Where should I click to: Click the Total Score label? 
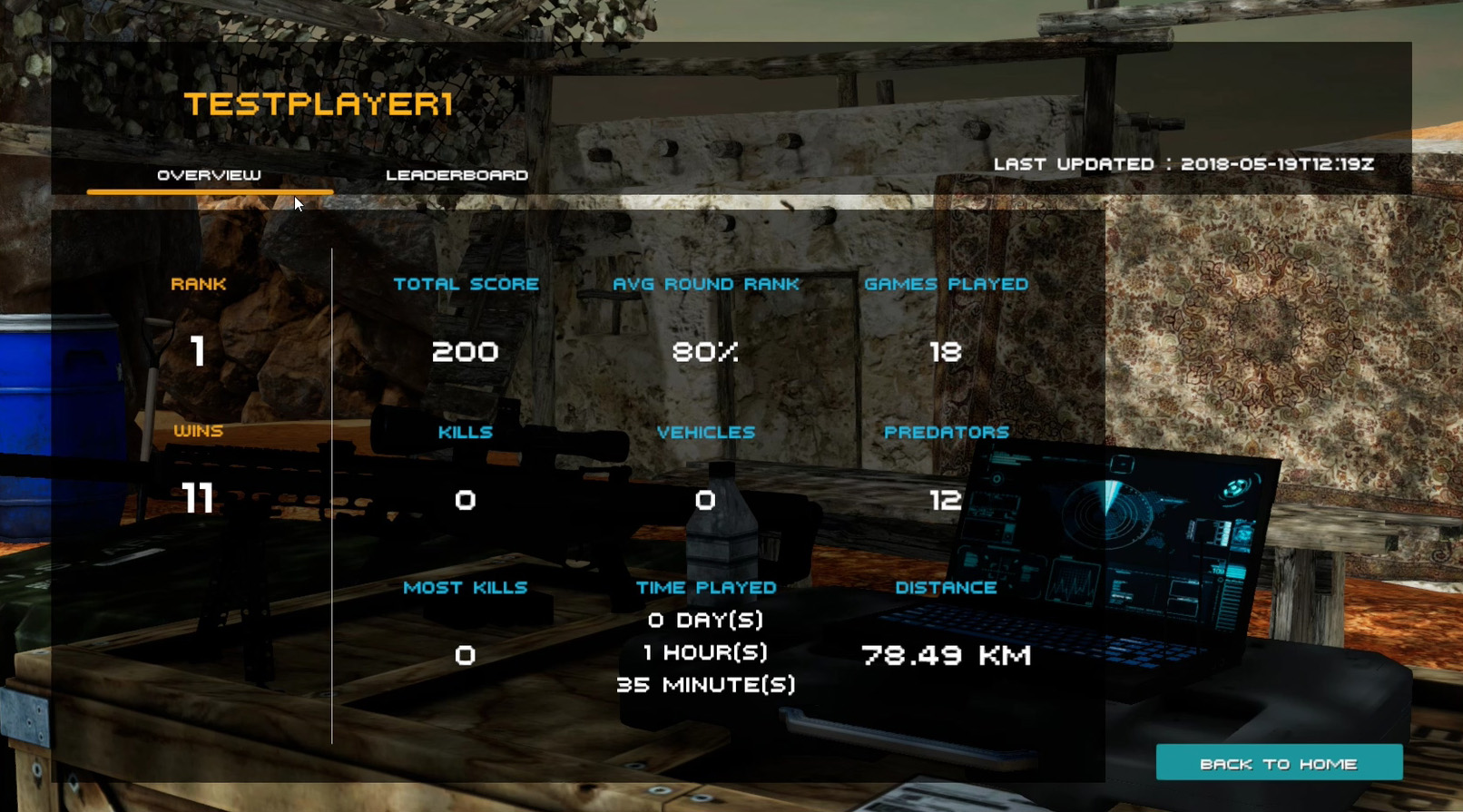pyautogui.click(x=466, y=284)
